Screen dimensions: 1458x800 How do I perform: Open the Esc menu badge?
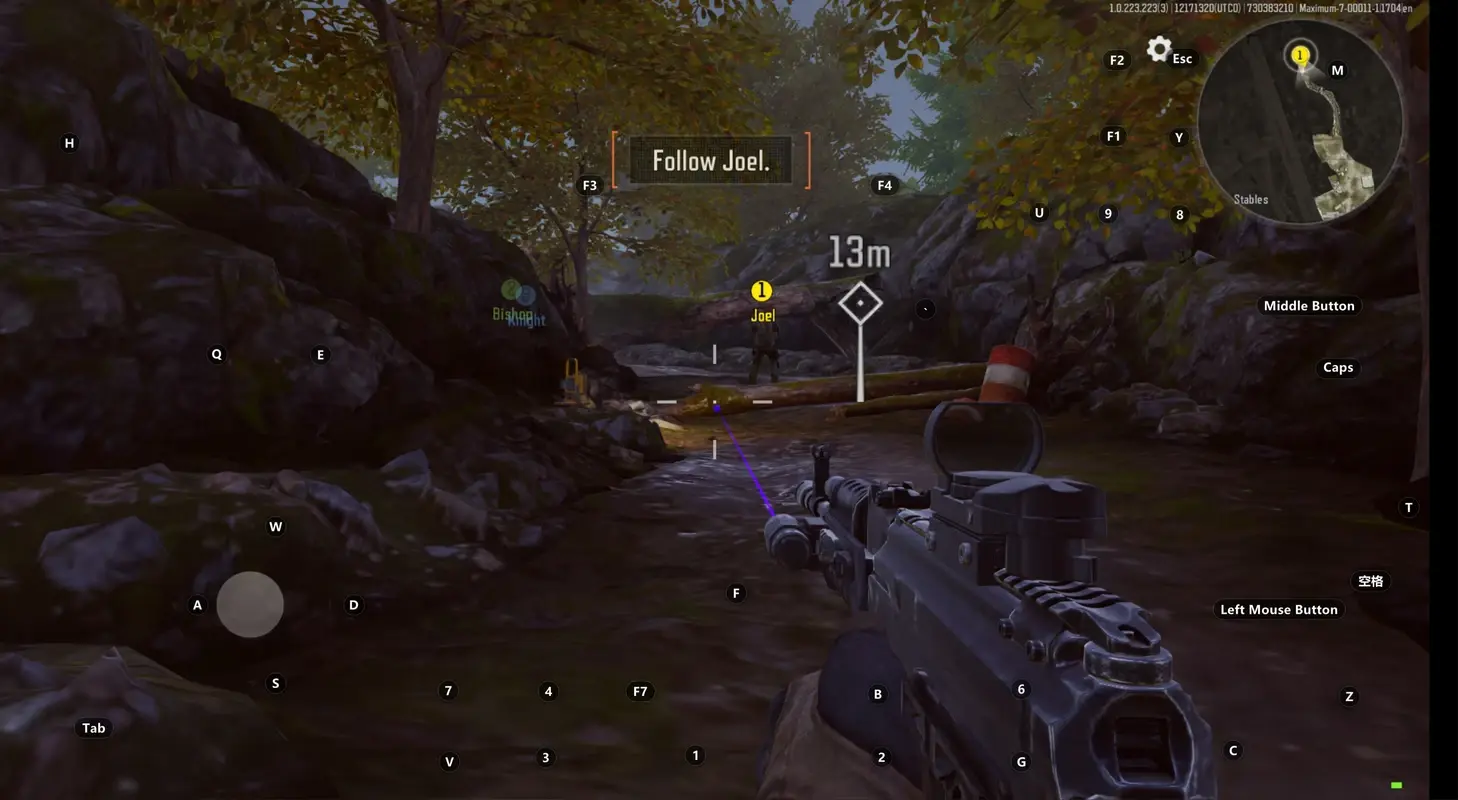click(1182, 58)
